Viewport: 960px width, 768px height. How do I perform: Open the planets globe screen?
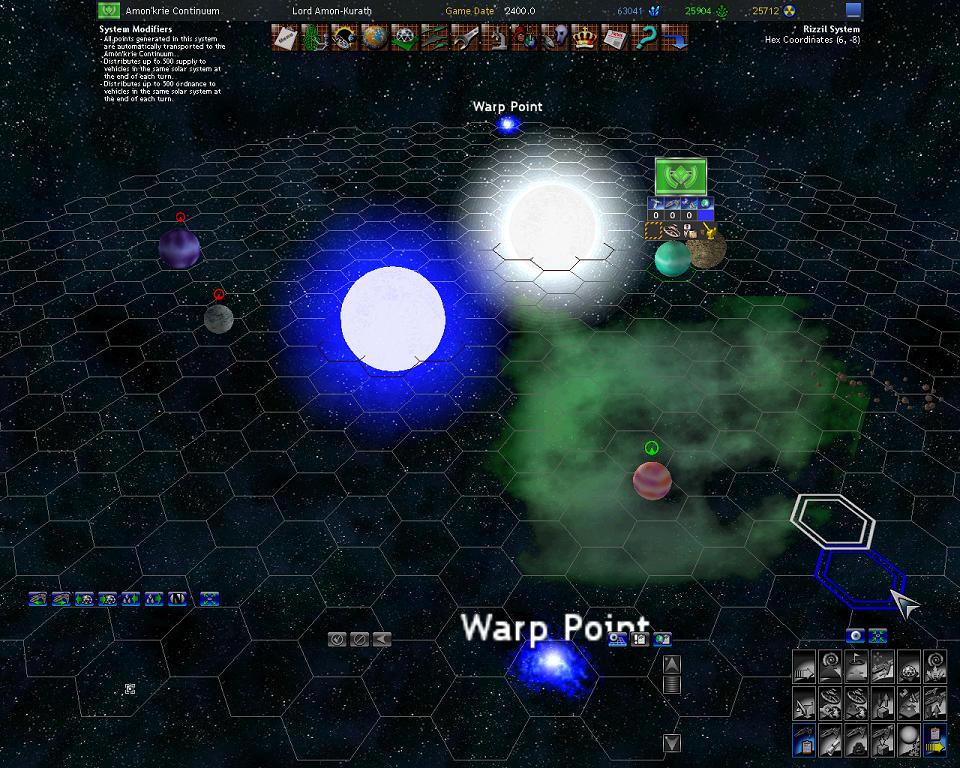[x=375, y=38]
